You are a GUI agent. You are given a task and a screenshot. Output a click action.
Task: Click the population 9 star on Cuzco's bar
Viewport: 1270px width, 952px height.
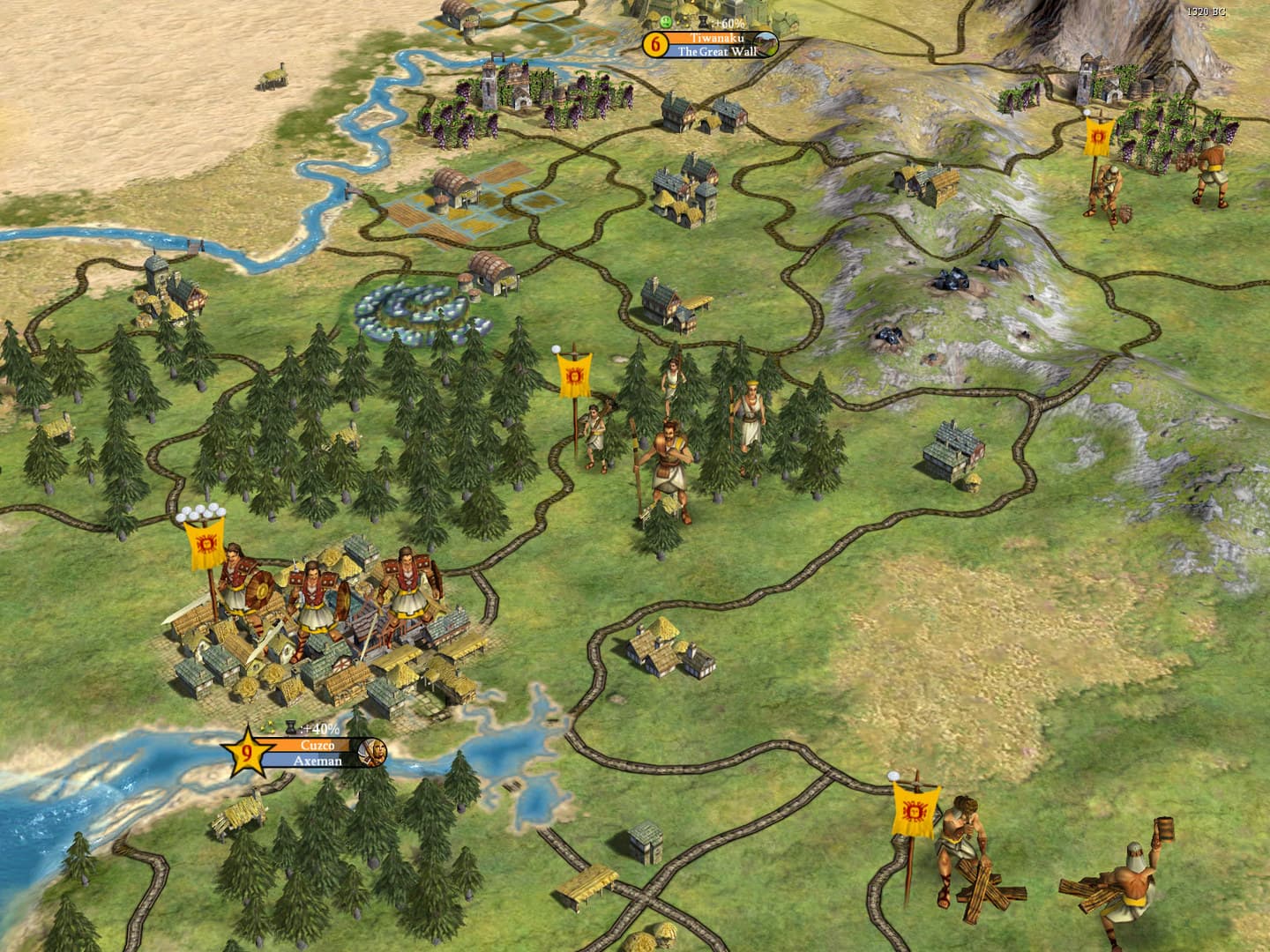tap(248, 752)
